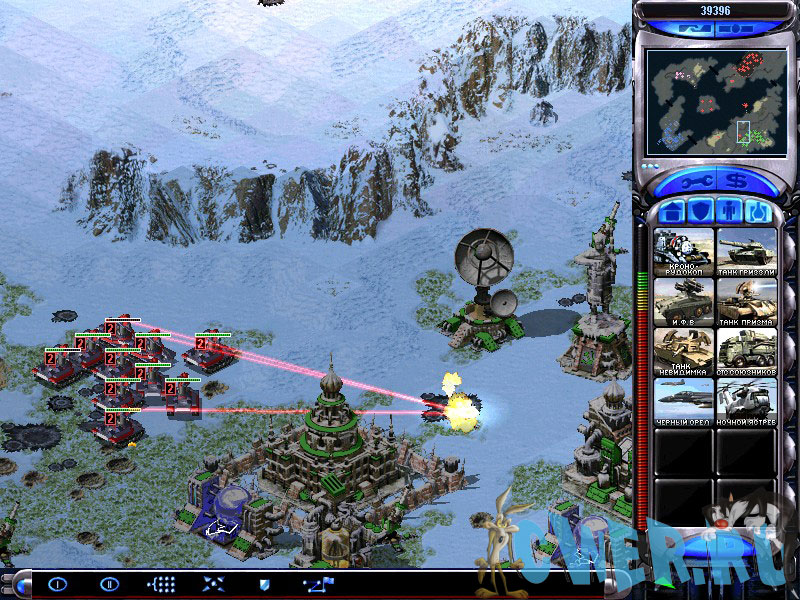This screenshot has height=600, width=800.
Task: Set a waypoint with the flag icon
Action: pyautogui.click(x=319, y=584)
